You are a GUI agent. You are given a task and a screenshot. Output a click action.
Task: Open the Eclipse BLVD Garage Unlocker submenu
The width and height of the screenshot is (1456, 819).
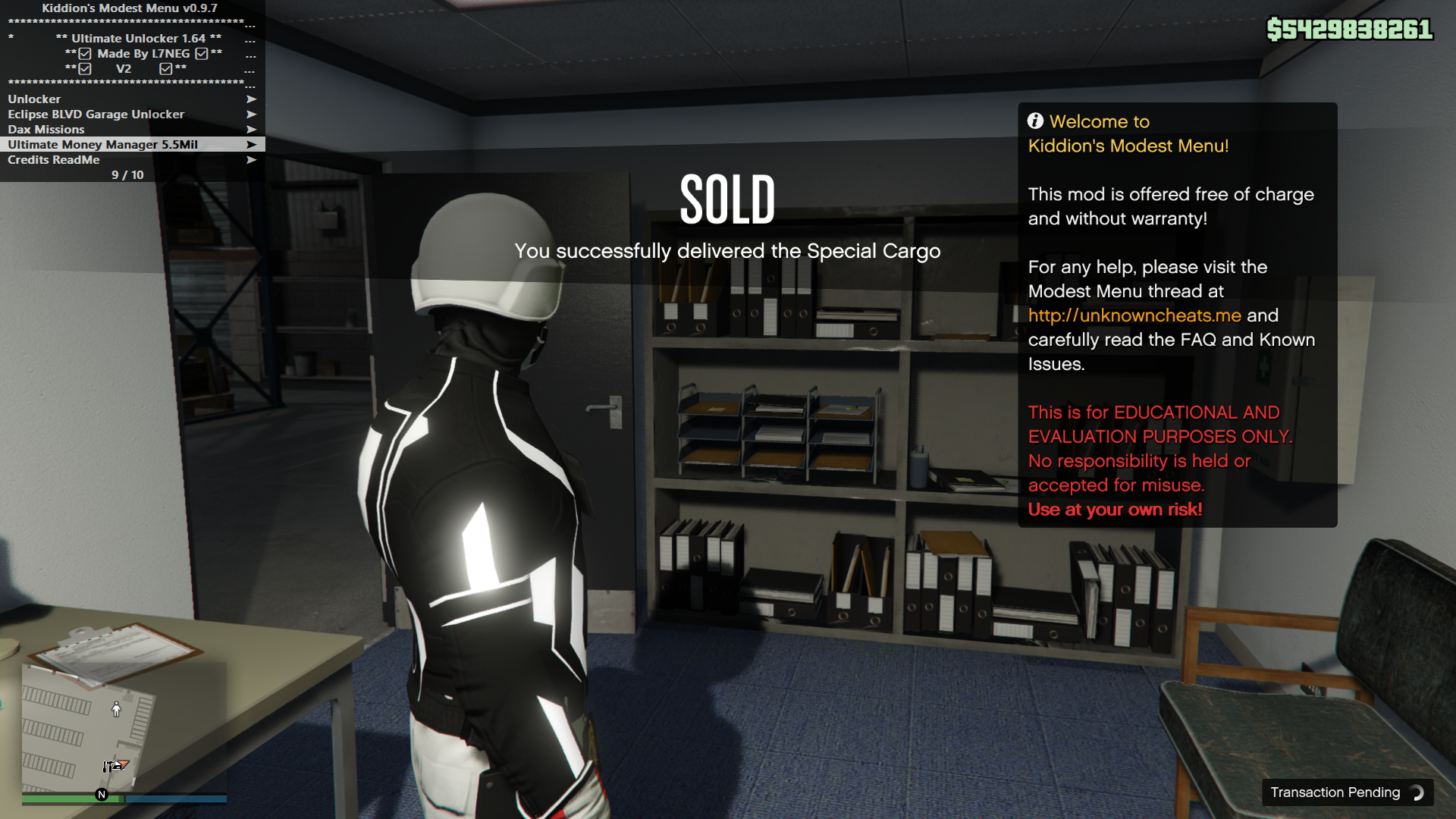pyautogui.click(x=95, y=114)
